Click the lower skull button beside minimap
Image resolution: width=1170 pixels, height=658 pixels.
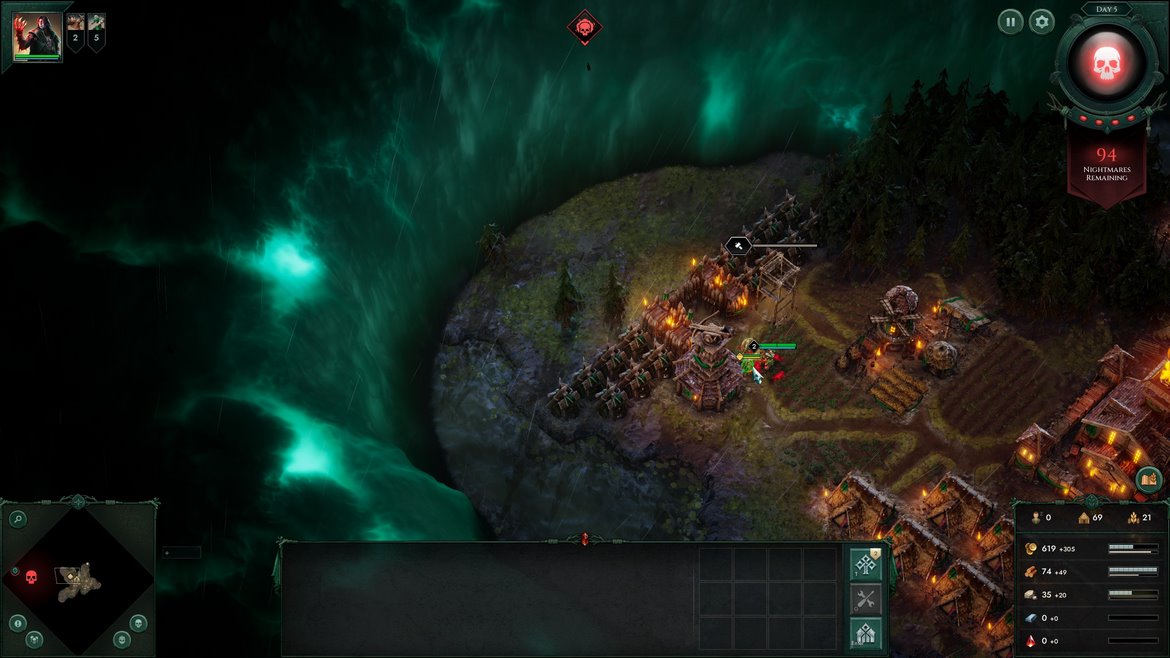(x=122, y=639)
